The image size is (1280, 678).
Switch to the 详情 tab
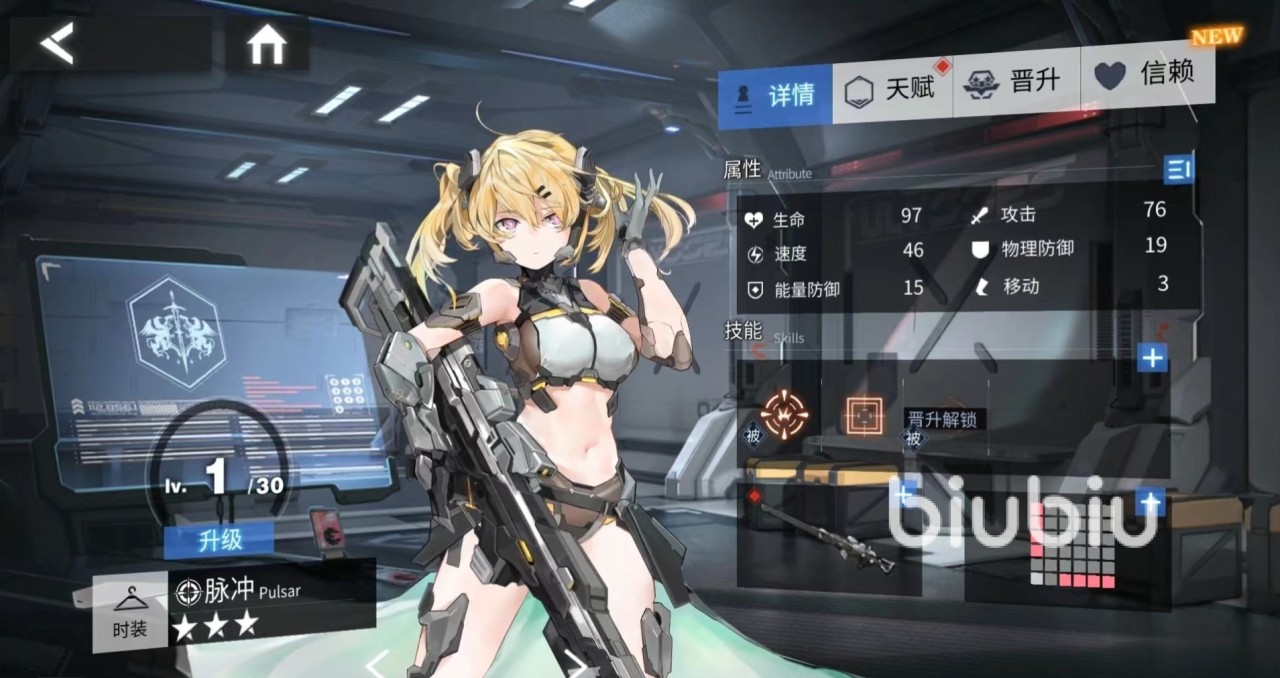pos(775,95)
